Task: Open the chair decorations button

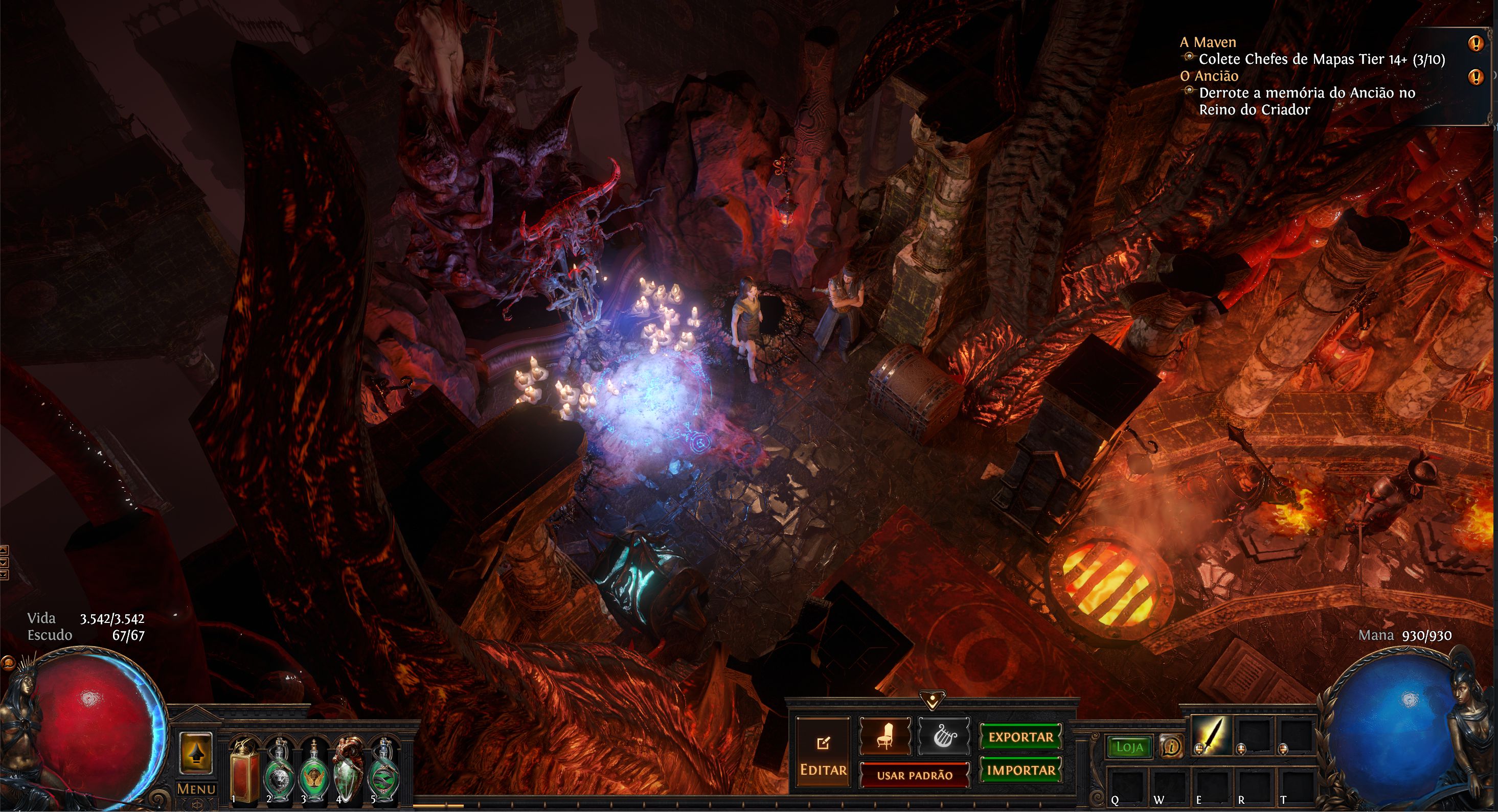Action: 884,736
